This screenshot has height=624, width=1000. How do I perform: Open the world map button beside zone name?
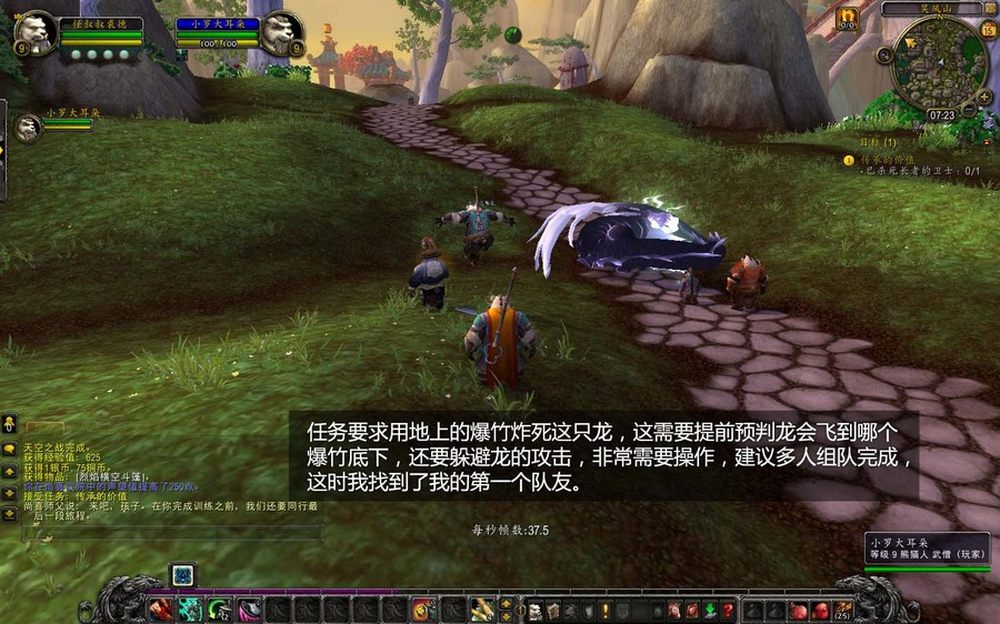[991, 9]
